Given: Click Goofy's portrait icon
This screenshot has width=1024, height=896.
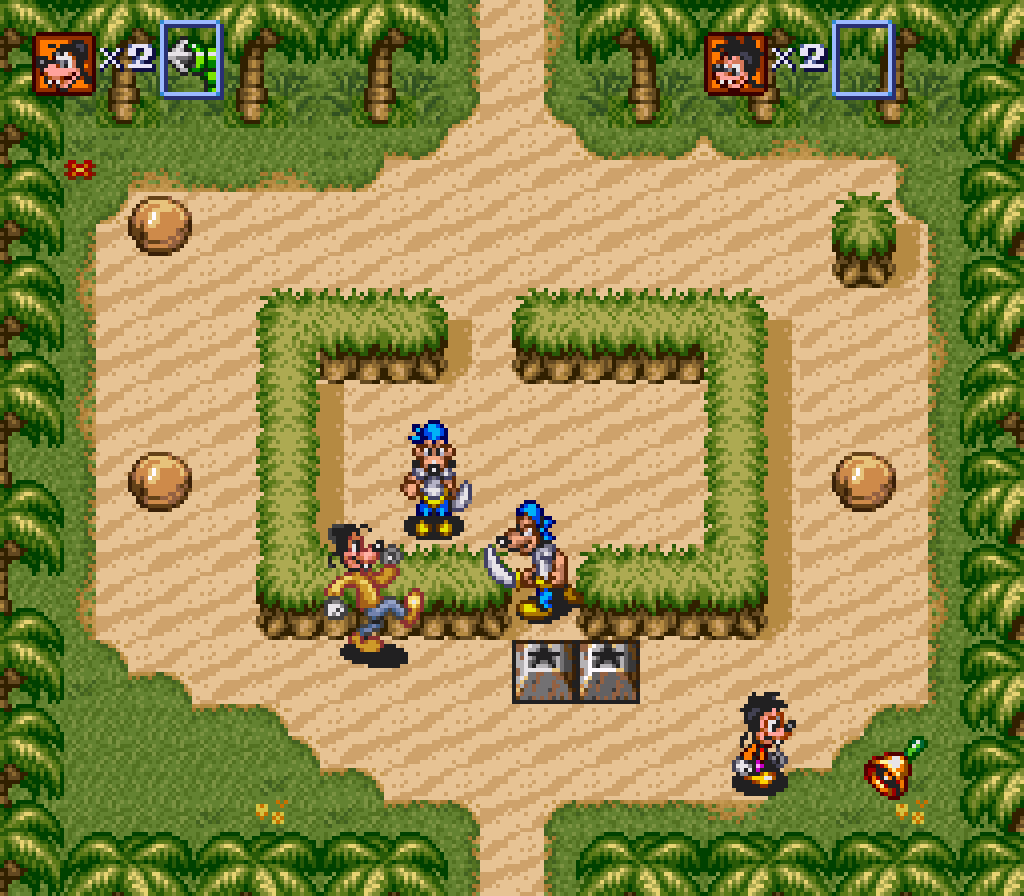Looking at the screenshot, I should (x=64, y=62).
